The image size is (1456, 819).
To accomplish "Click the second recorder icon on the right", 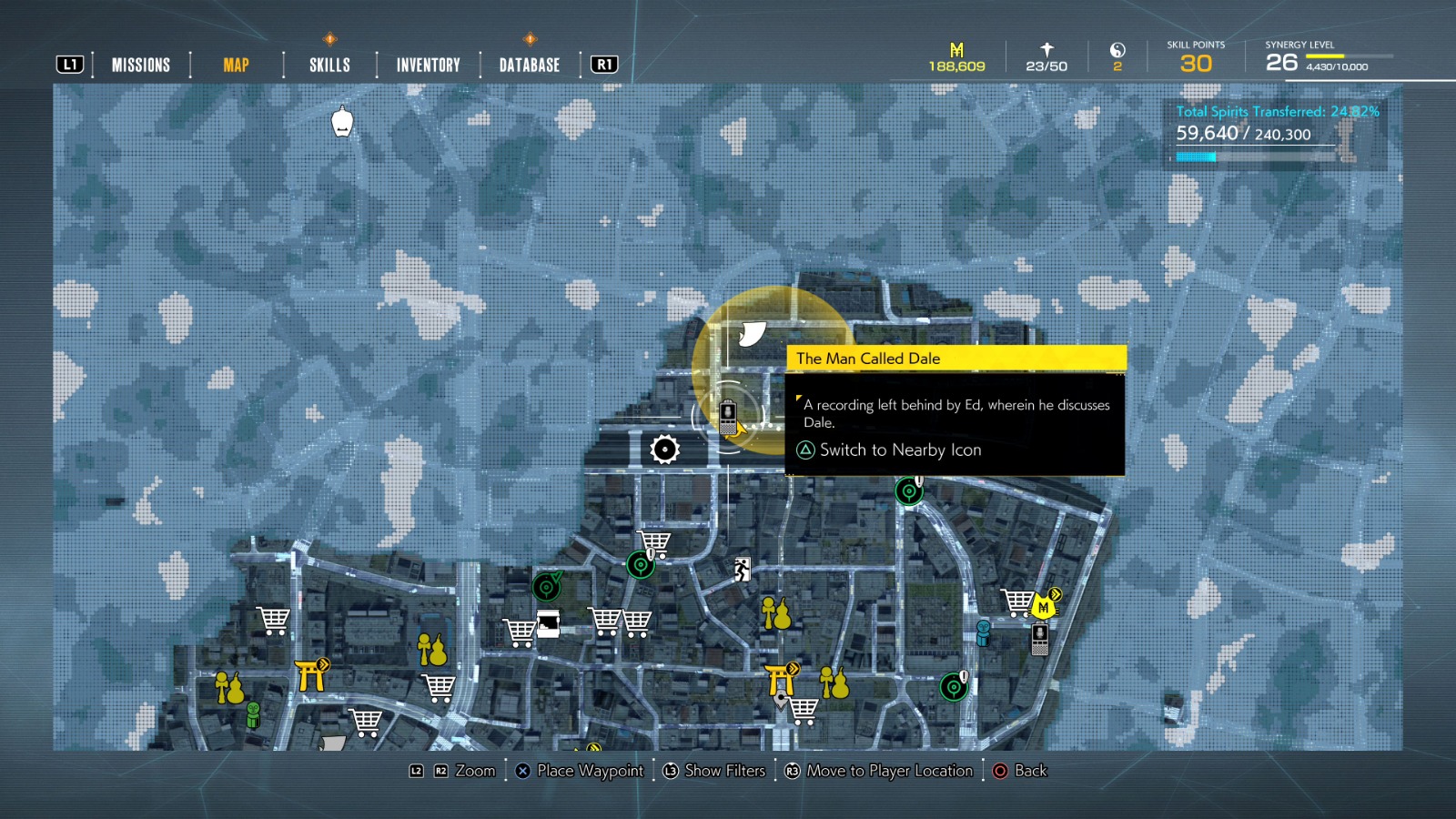I will coord(1040,640).
